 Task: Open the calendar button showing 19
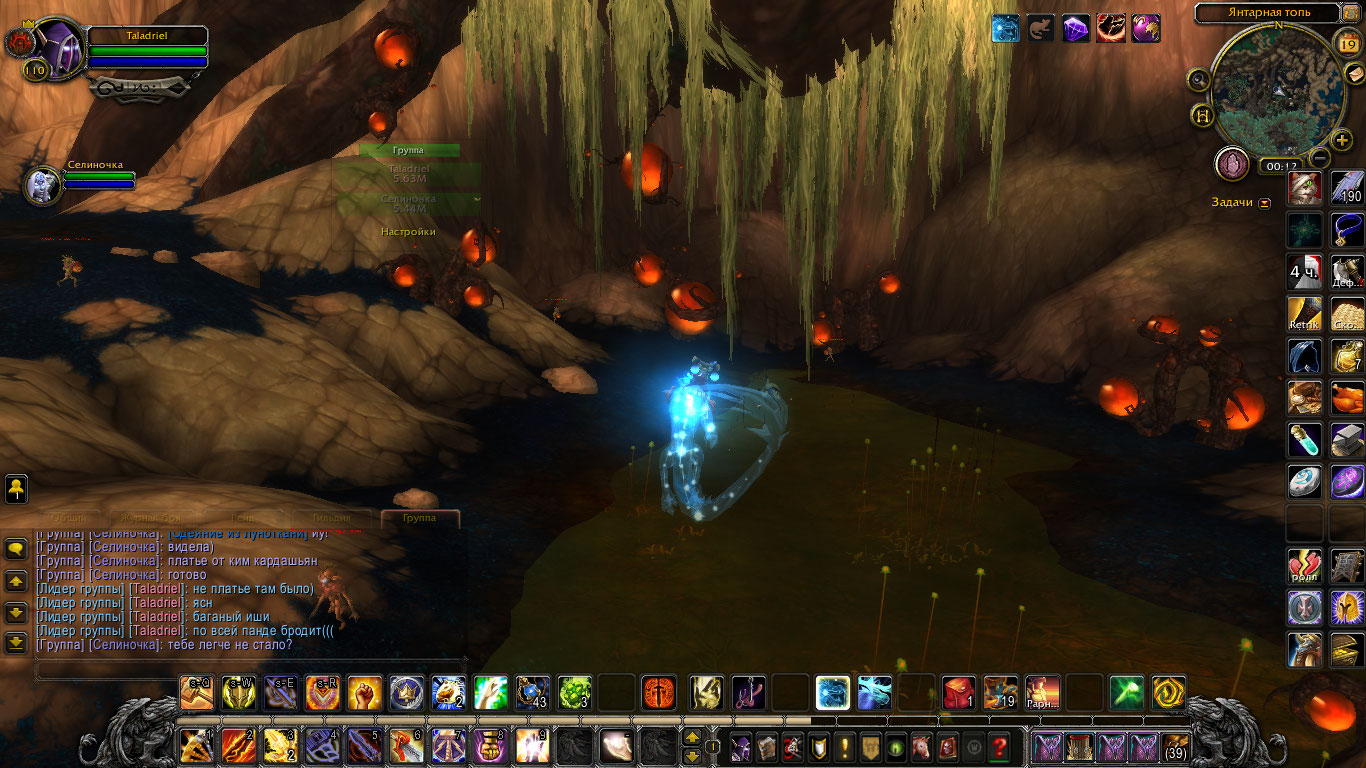[1347, 43]
